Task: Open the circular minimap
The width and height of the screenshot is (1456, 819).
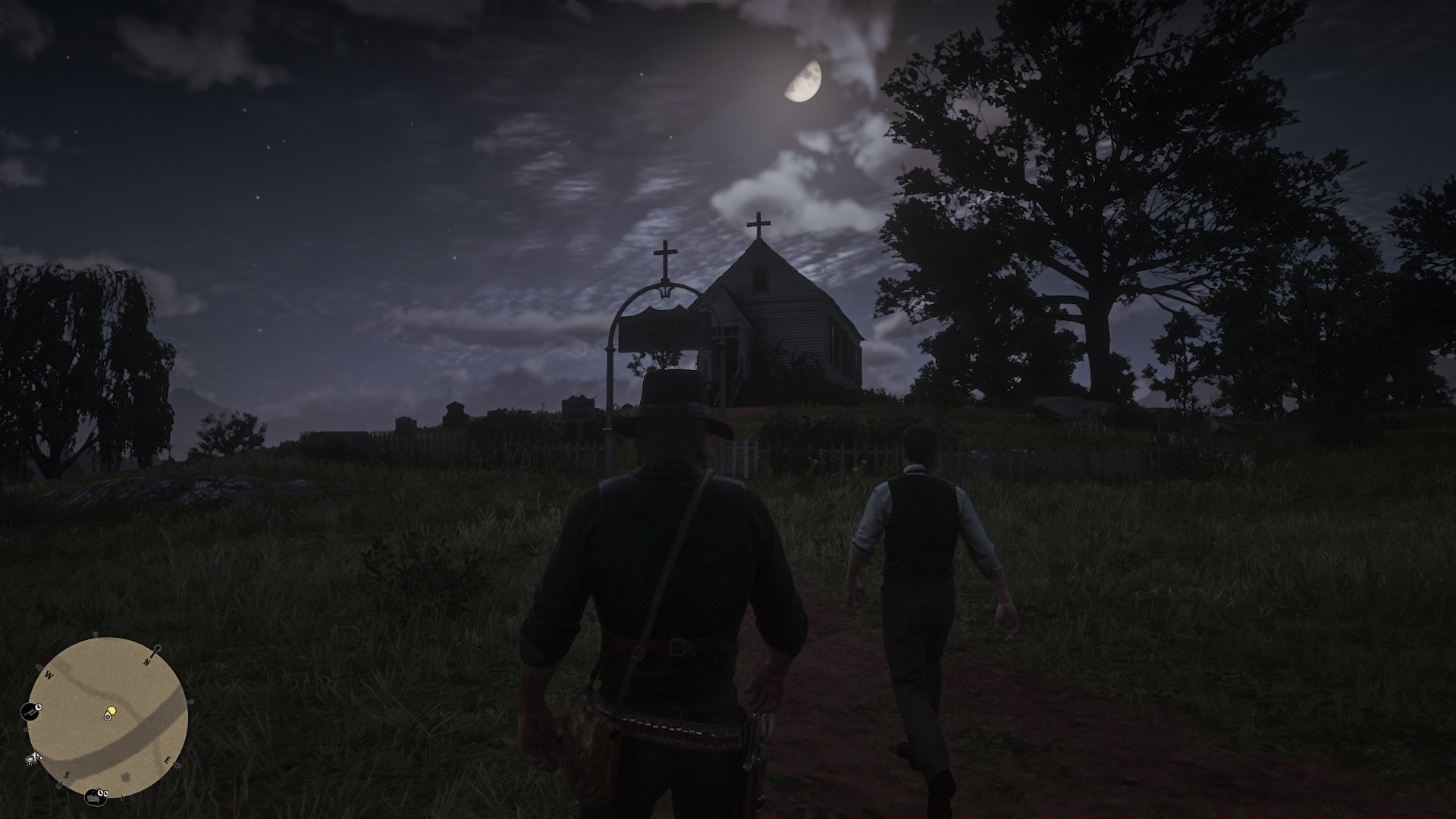Action: (108, 717)
